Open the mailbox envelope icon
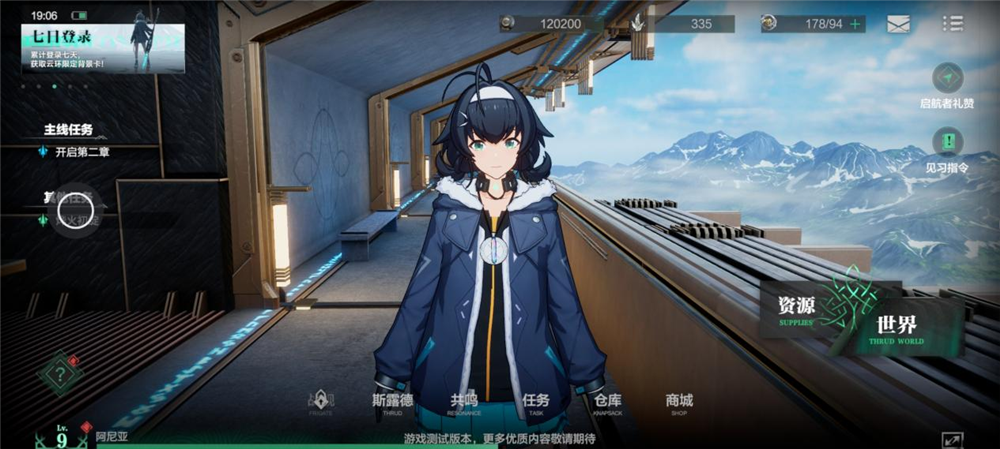The height and width of the screenshot is (449, 1000). click(898, 24)
